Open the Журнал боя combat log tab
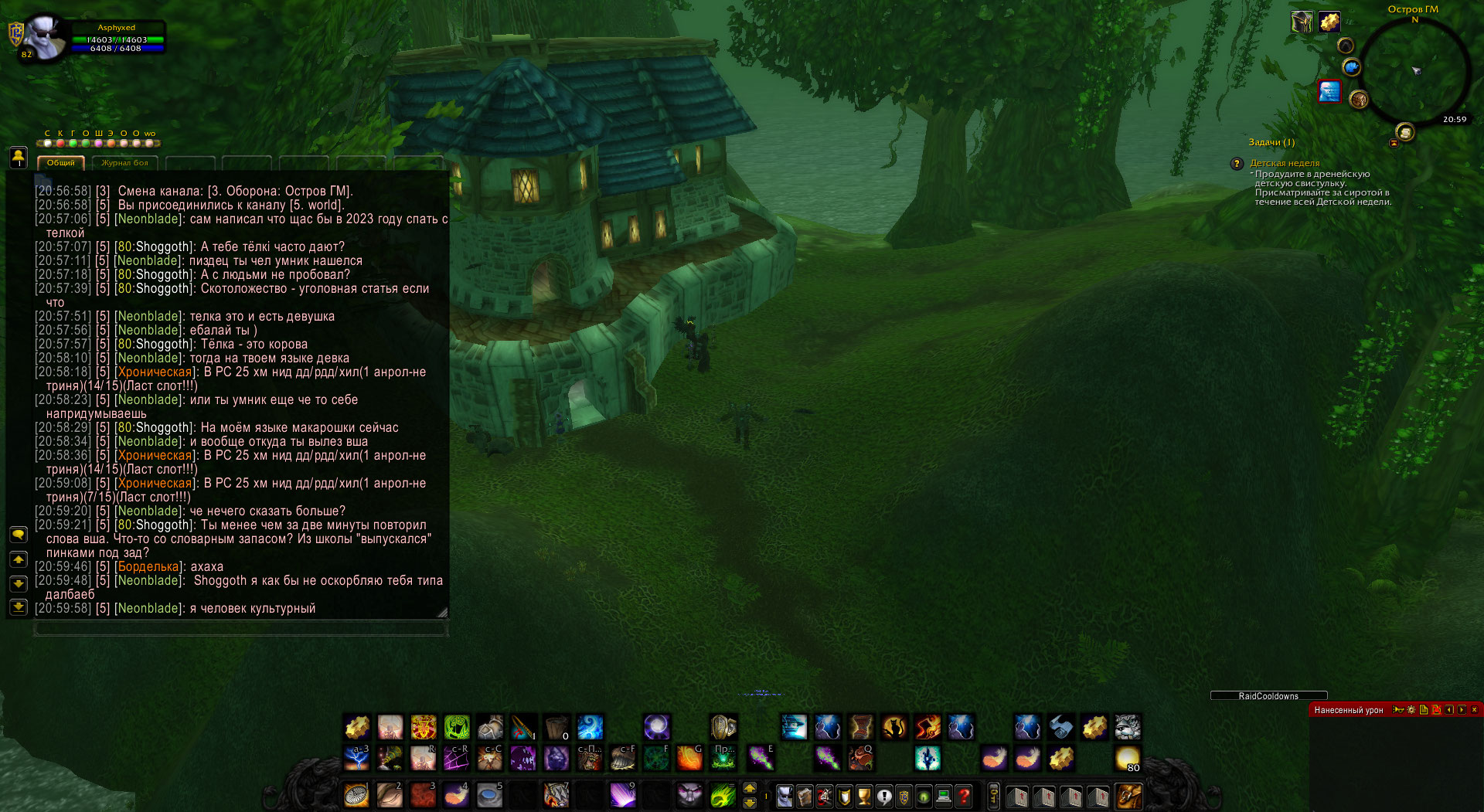This screenshot has width=1484, height=812. pos(124,163)
